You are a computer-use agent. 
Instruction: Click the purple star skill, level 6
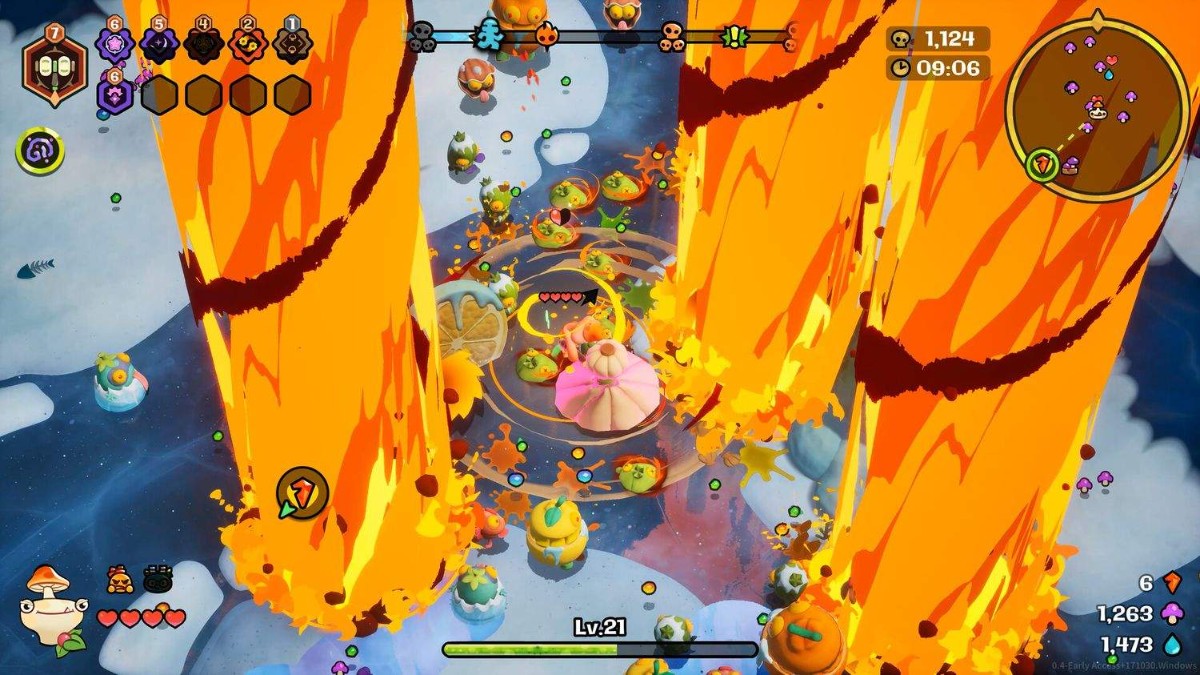[x=114, y=44]
